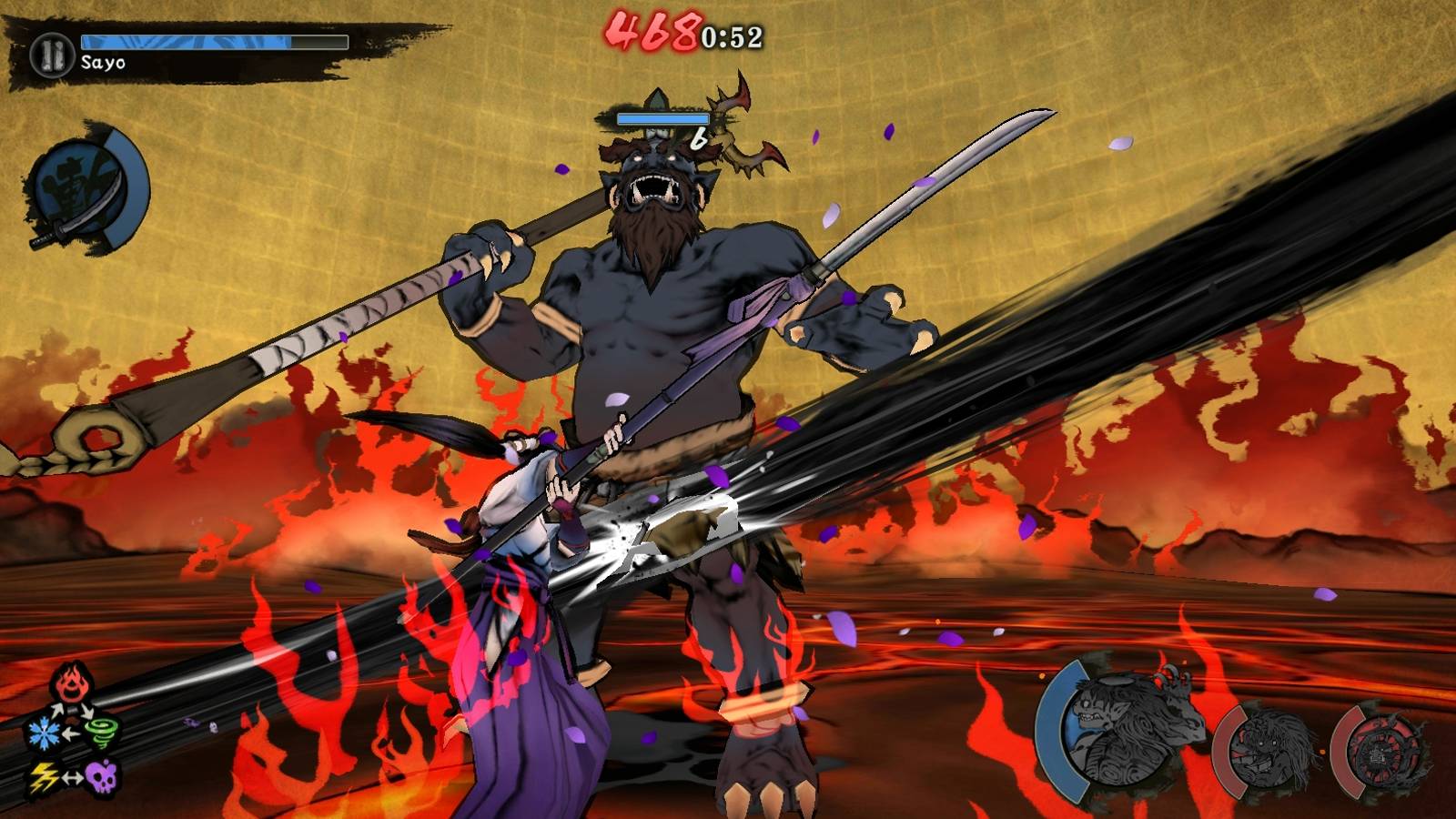Image resolution: width=1456 pixels, height=819 pixels.
Task: Tap the green wind tornado icon
Action: tap(102, 732)
